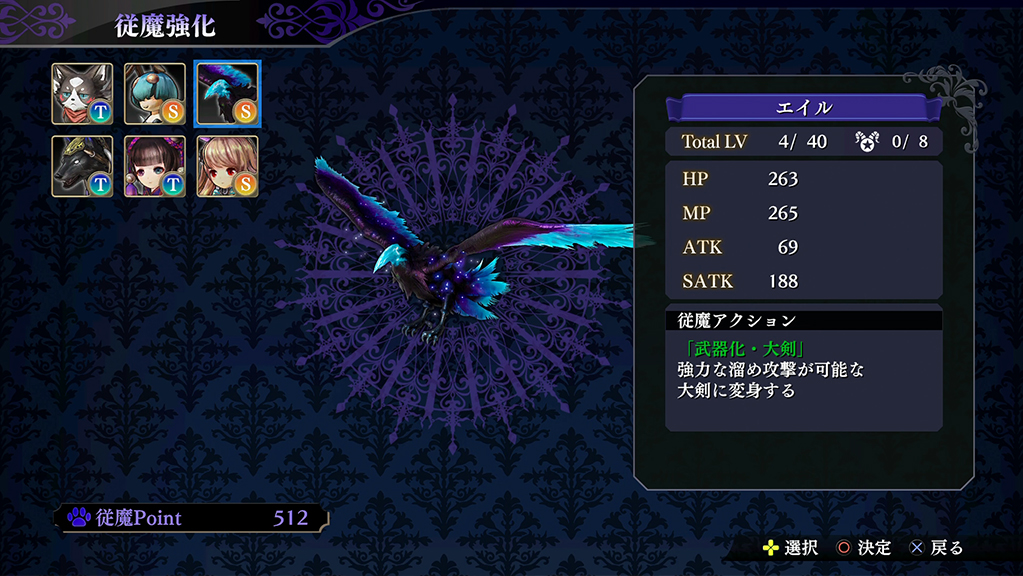Image resolution: width=1023 pixels, height=576 pixels.
Task: Select the grey cat with red scarf servan
Action: 83,94
